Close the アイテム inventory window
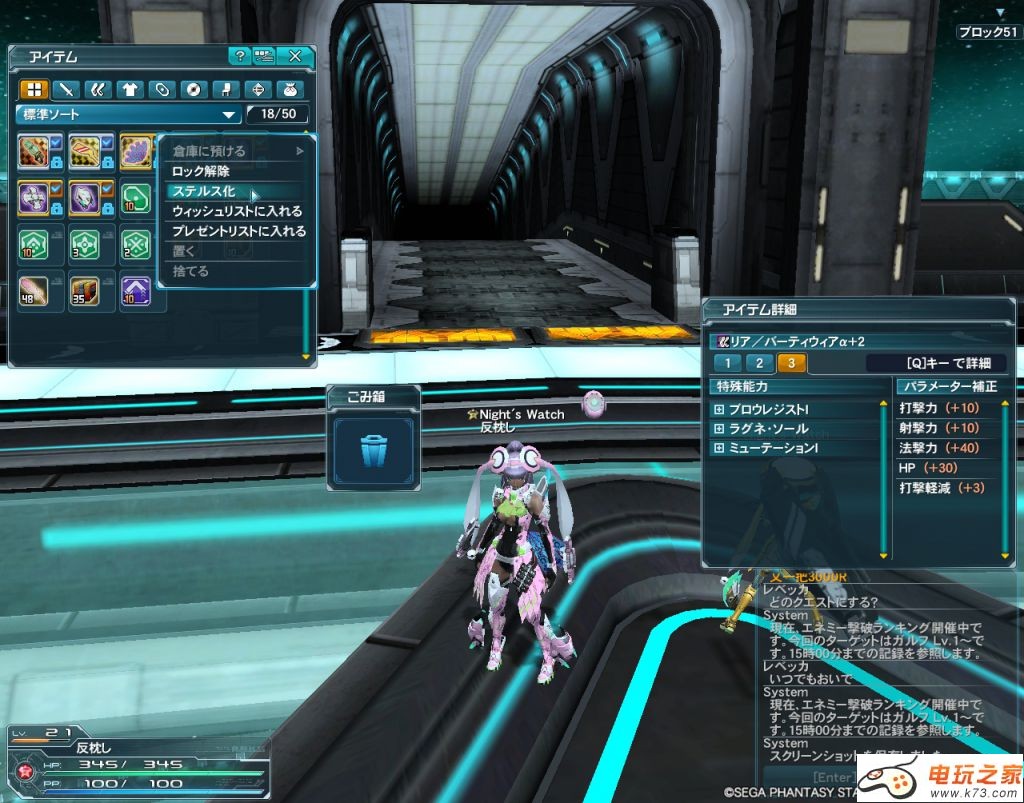This screenshot has width=1024, height=803. coord(295,57)
